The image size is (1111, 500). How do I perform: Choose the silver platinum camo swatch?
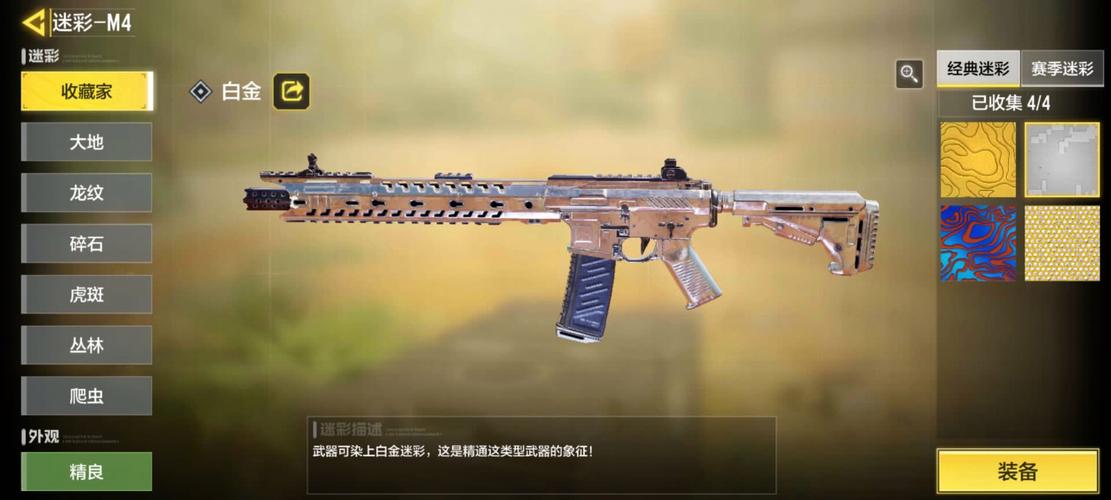(1062, 160)
